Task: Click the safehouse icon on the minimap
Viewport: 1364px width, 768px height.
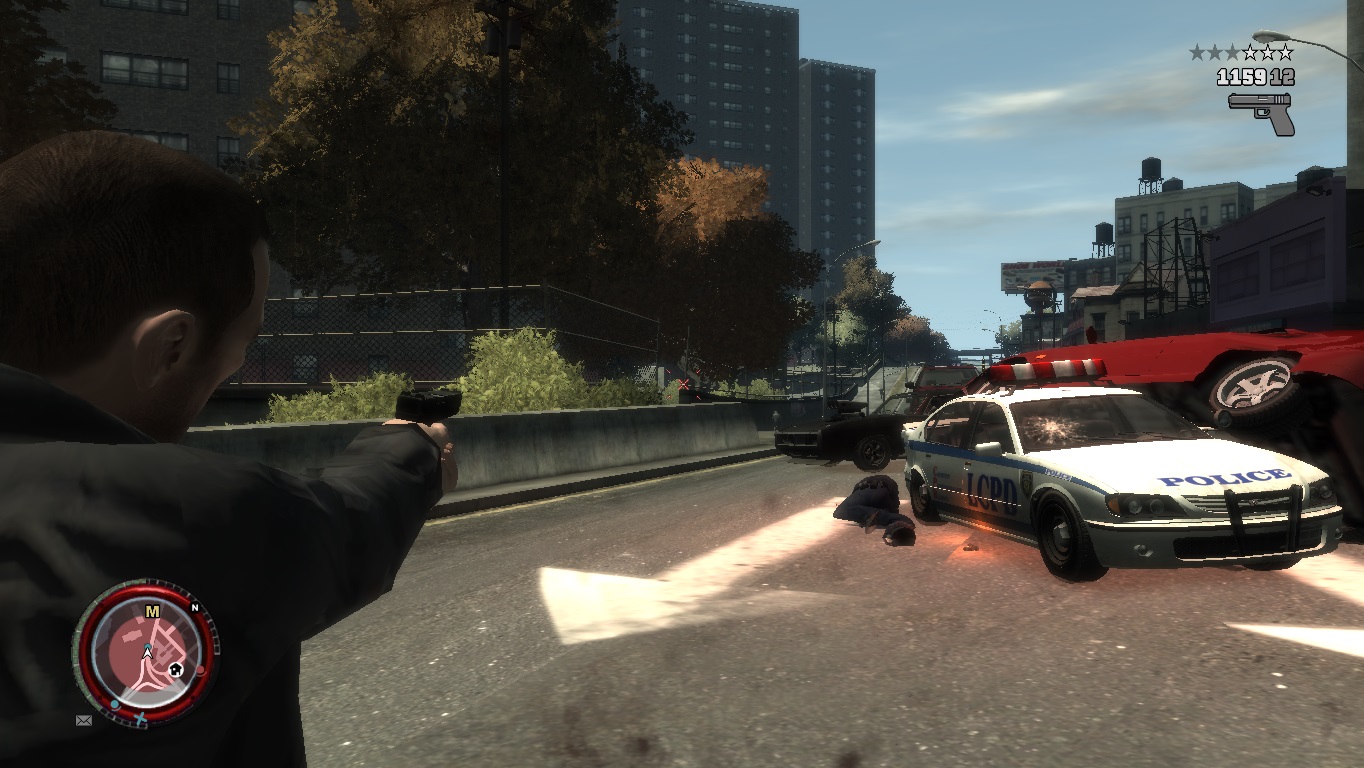Action: (x=175, y=668)
